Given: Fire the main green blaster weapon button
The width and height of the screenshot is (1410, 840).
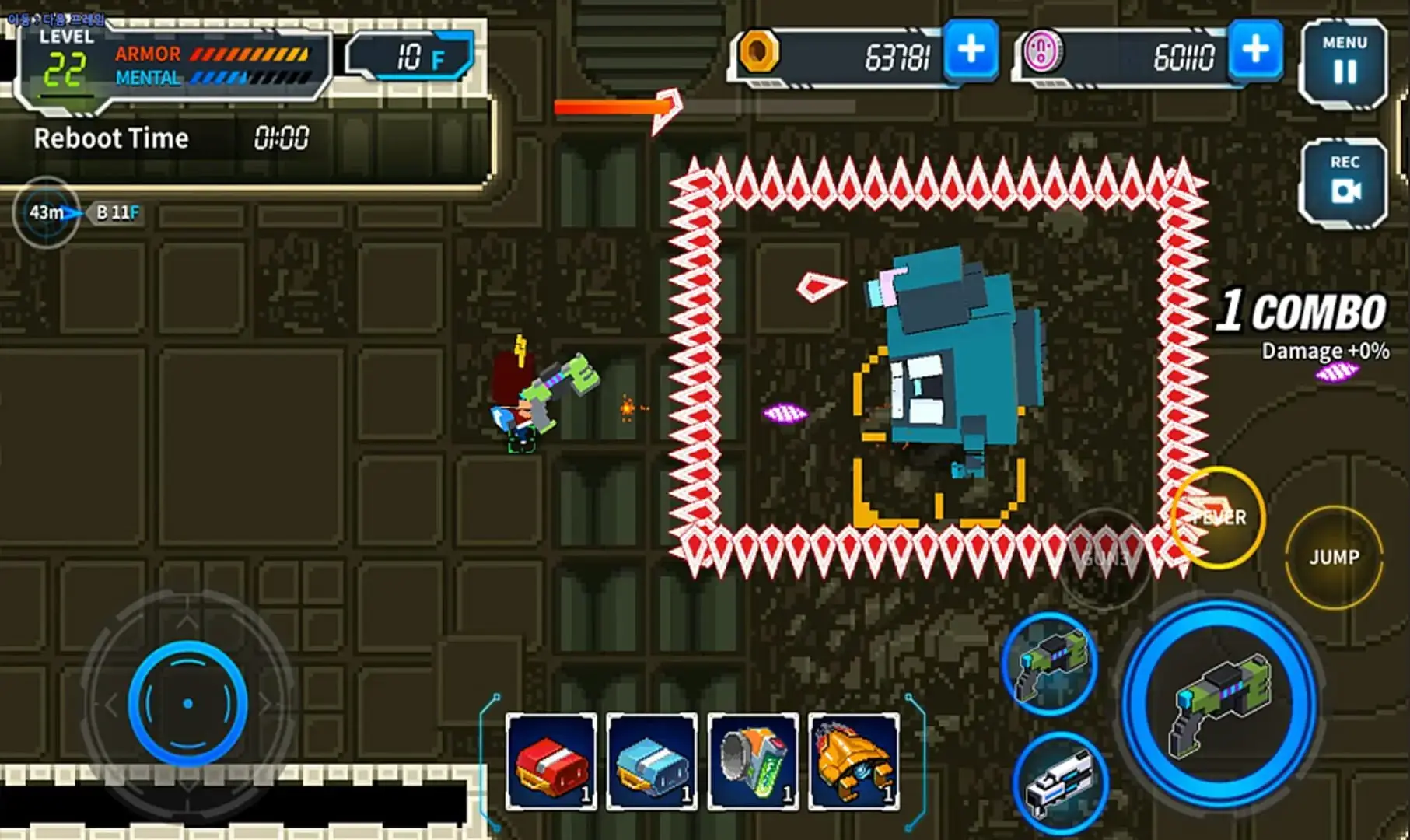Looking at the screenshot, I should coord(1219,705).
